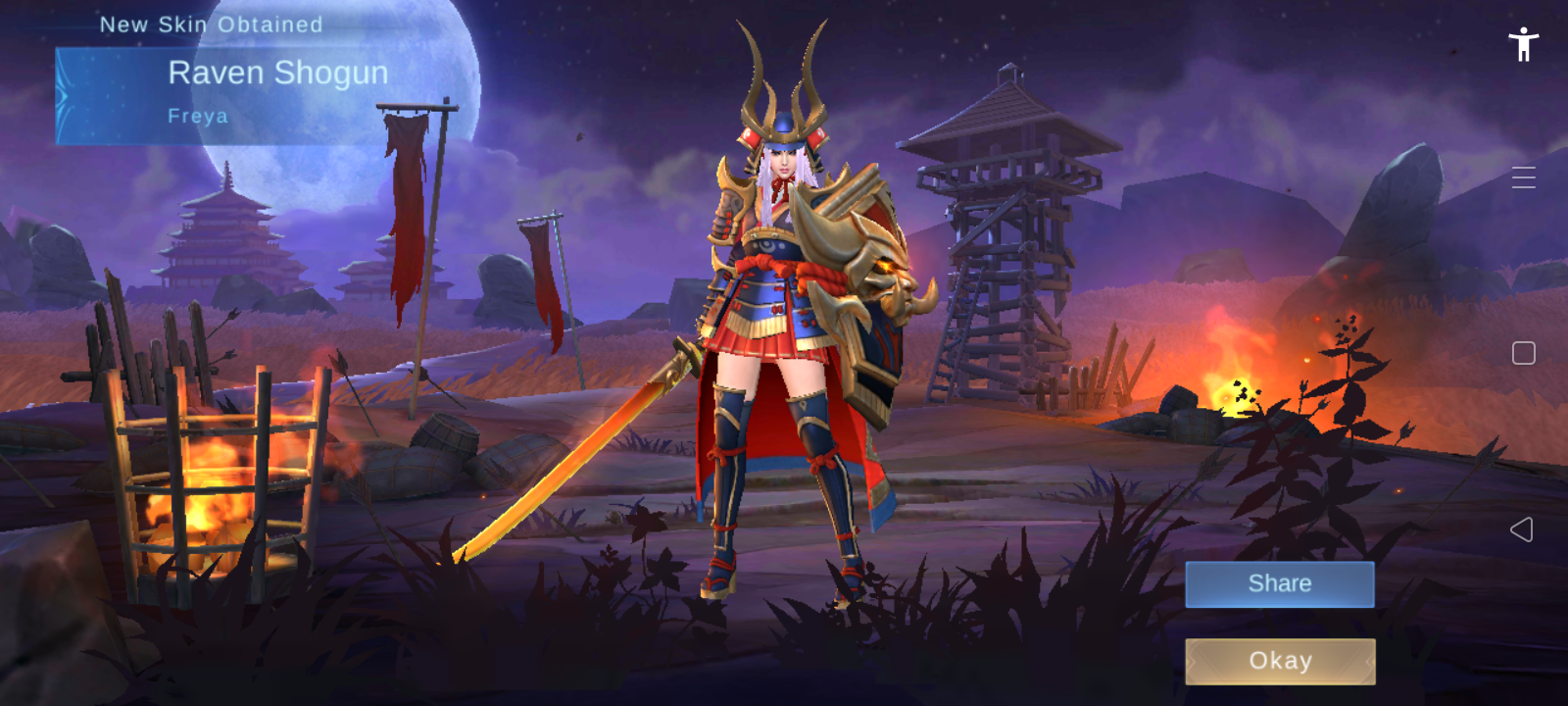Select the Raven Shogun skin name
Image resolution: width=1568 pixels, height=706 pixels.
(x=278, y=73)
